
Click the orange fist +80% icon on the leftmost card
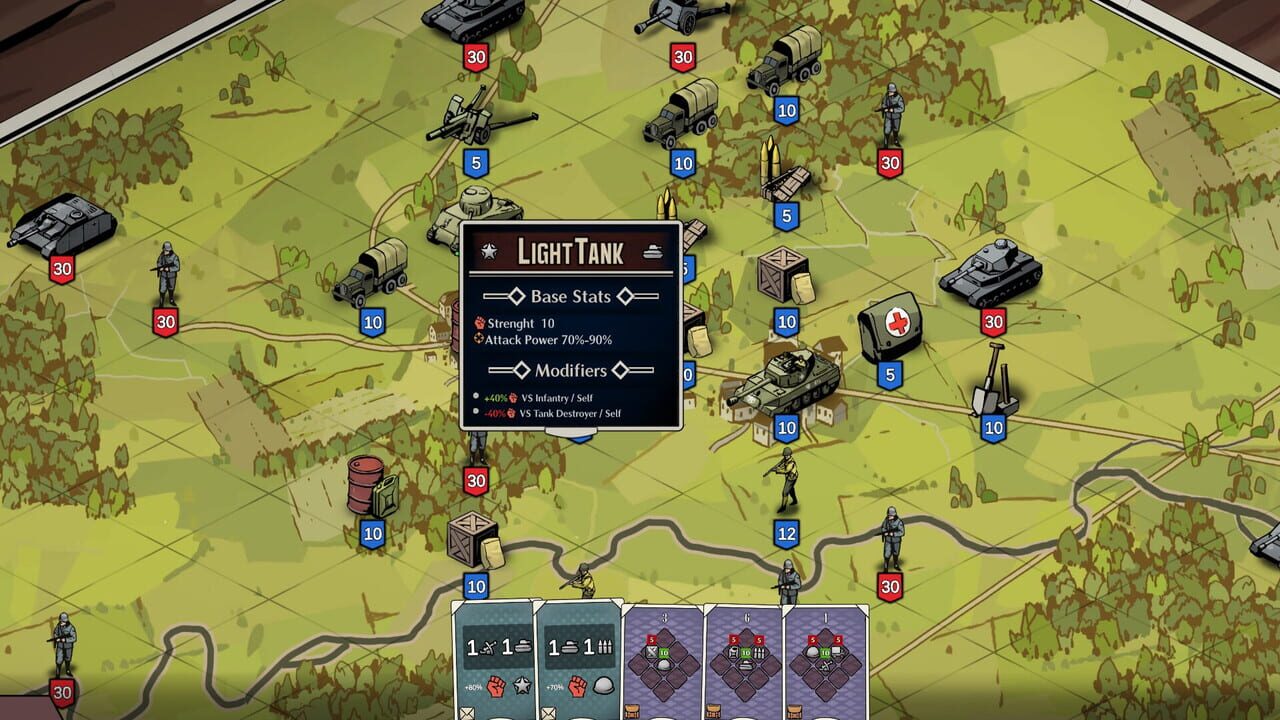coord(497,687)
